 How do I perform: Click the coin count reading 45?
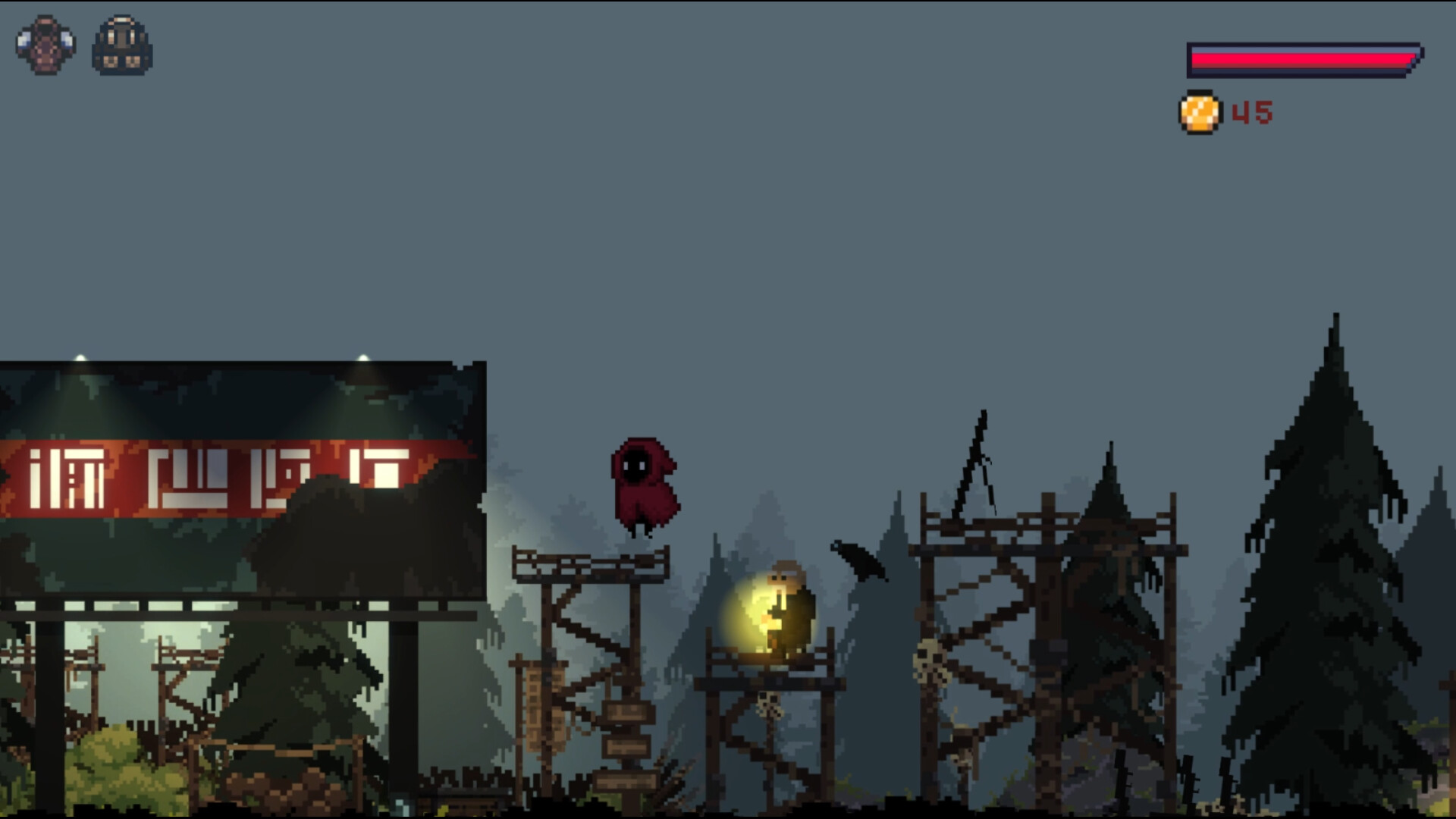(x=1253, y=111)
